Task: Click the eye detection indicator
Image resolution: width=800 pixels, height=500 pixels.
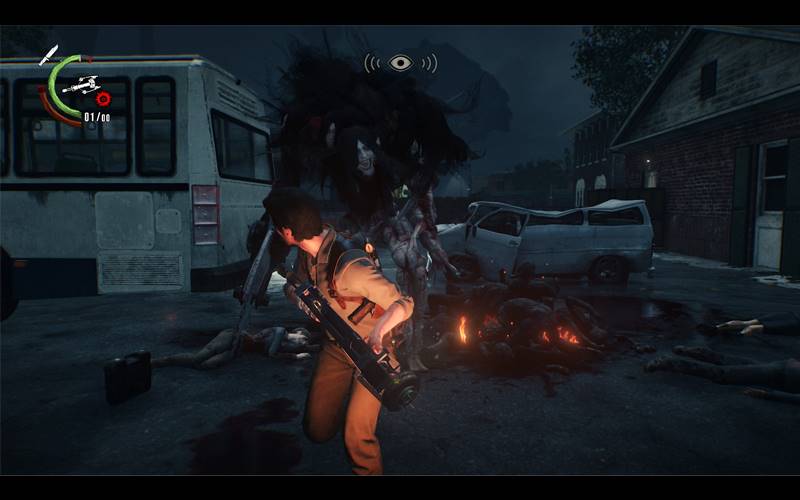Action: [400, 63]
